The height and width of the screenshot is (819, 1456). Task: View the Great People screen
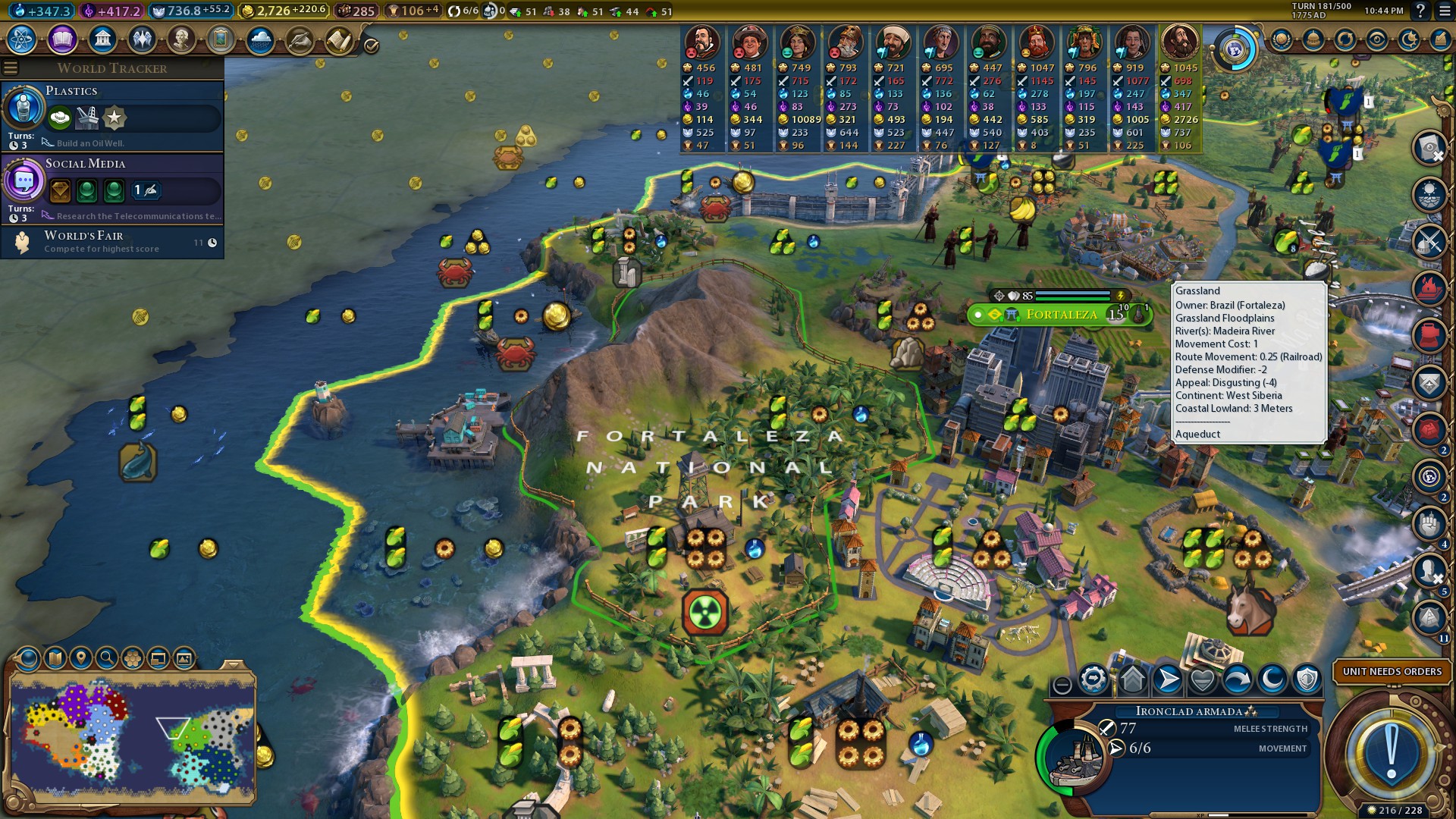coord(181,39)
